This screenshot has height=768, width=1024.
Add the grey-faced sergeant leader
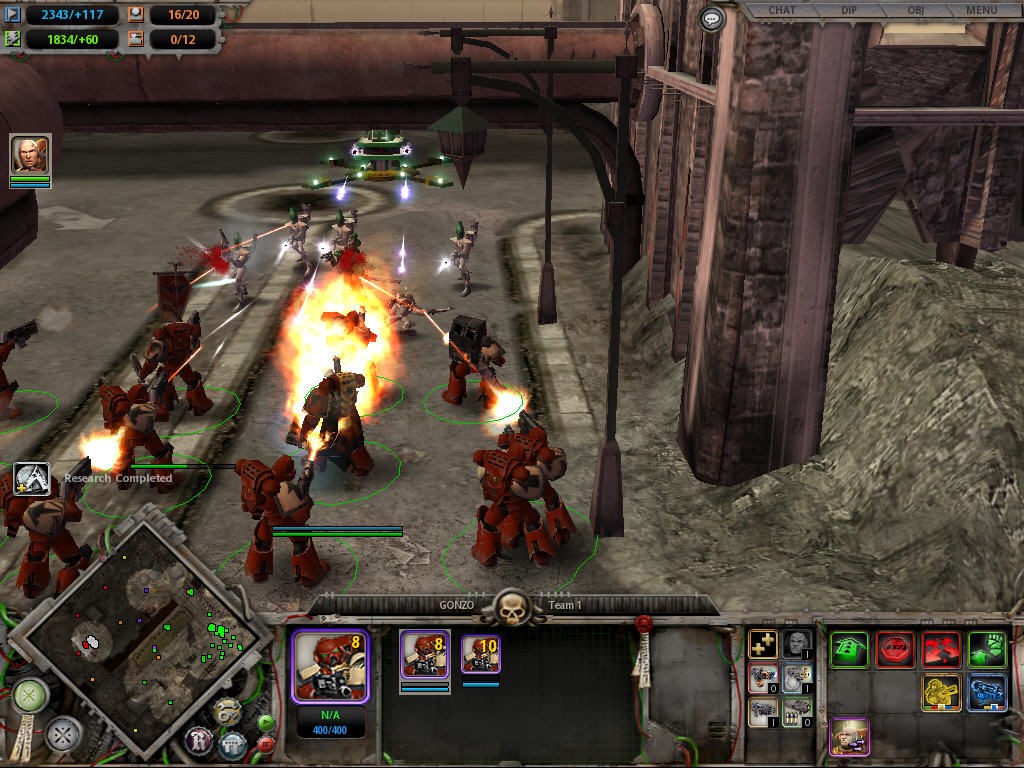coord(797,645)
